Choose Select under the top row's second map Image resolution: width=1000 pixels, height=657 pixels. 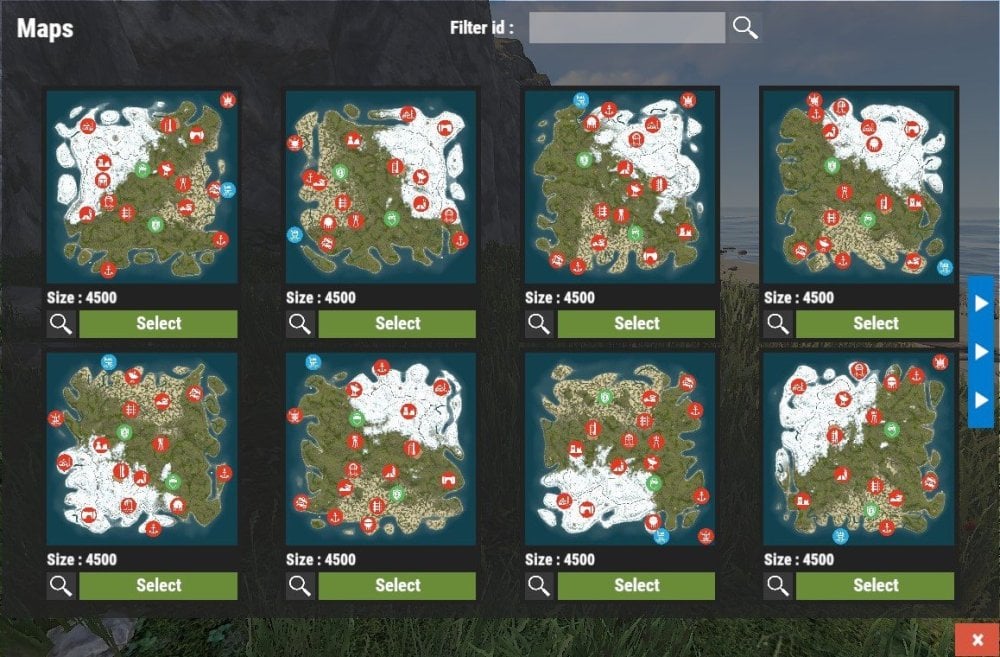point(397,324)
